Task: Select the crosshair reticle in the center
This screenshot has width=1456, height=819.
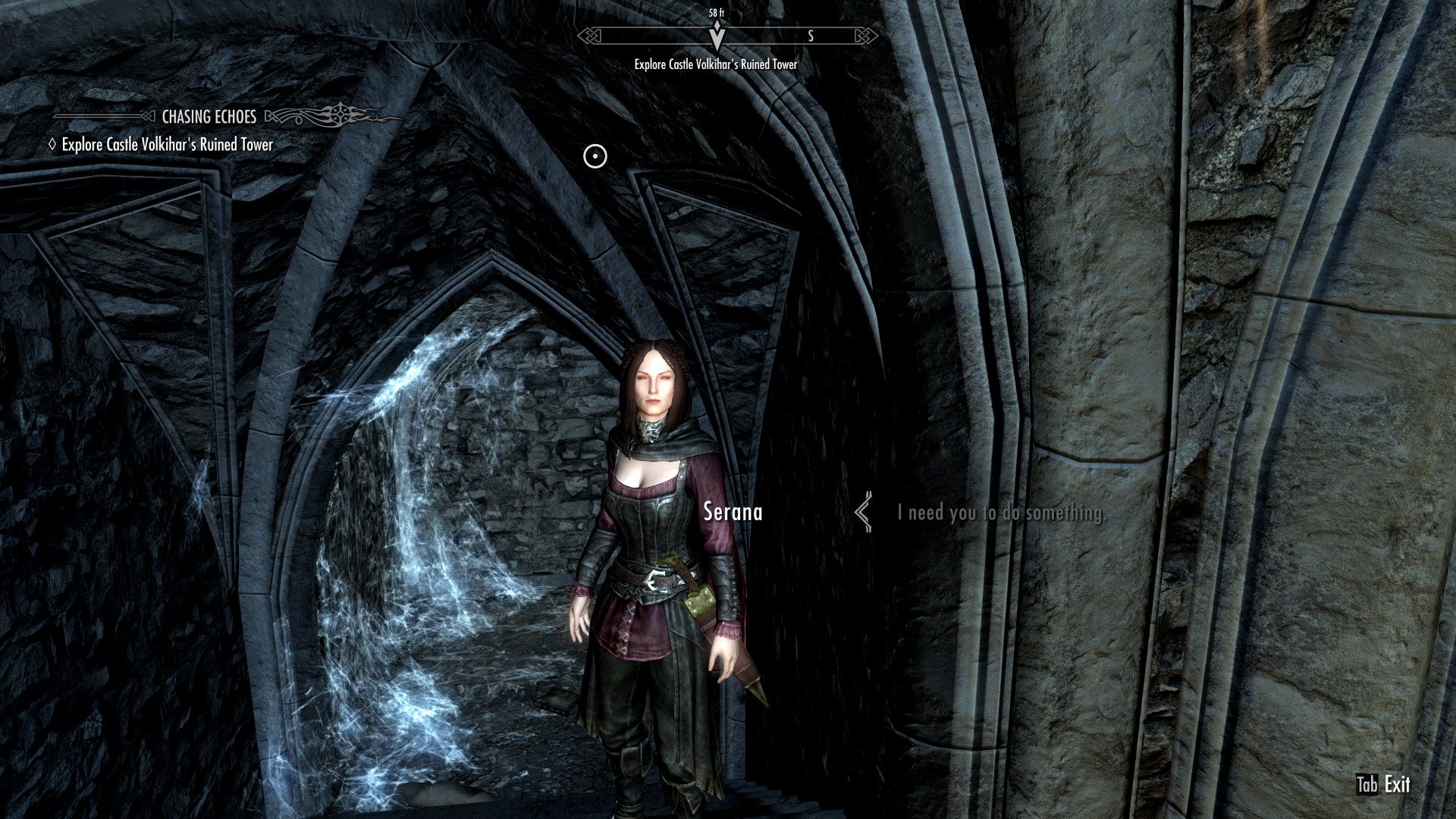Action: pyautogui.click(x=594, y=155)
